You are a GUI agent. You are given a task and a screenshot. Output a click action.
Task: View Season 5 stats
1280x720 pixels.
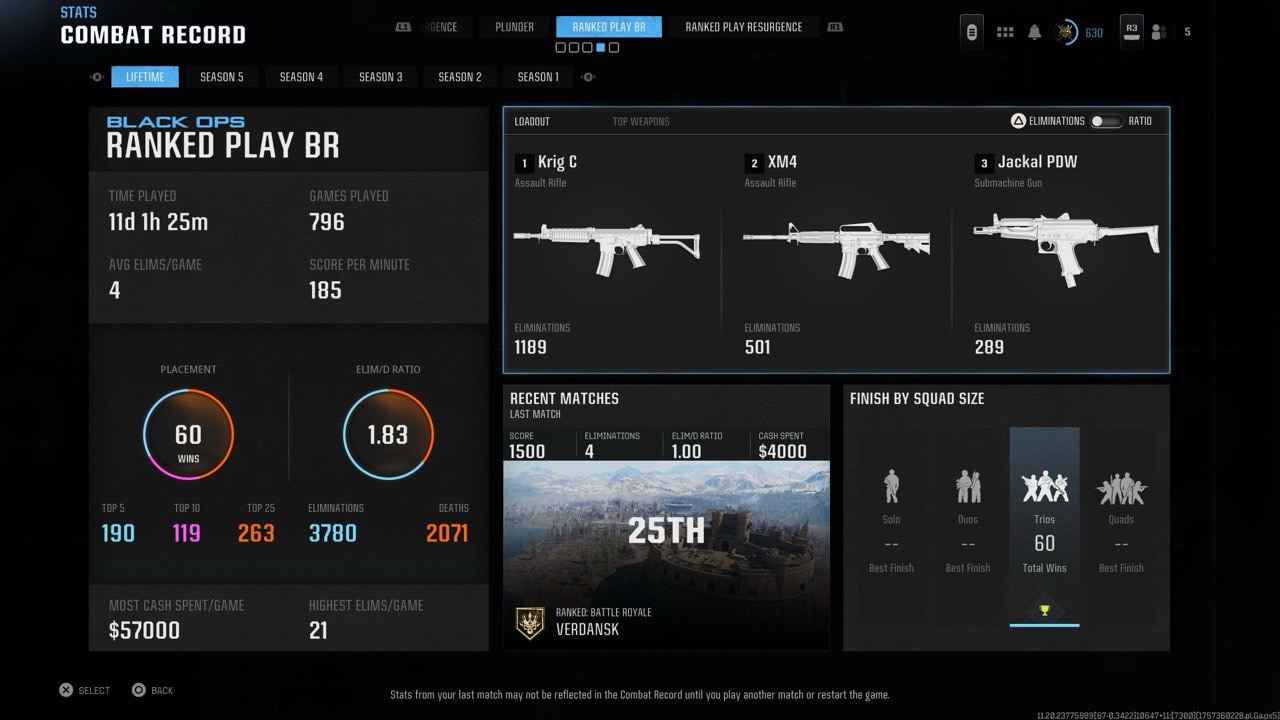(x=221, y=77)
